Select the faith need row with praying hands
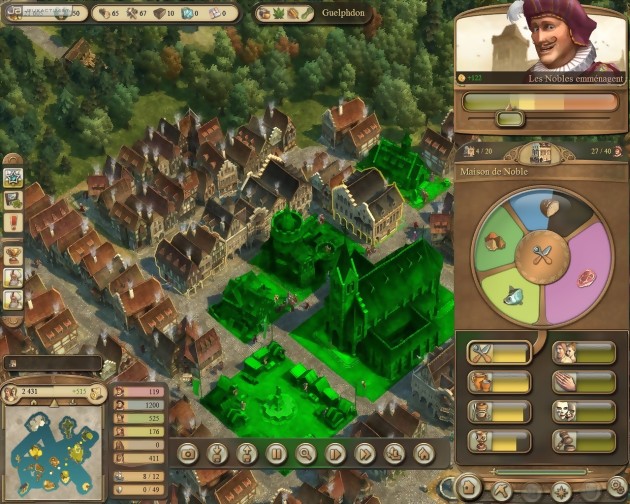Screen dimensions: 630x504 (583, 381)
